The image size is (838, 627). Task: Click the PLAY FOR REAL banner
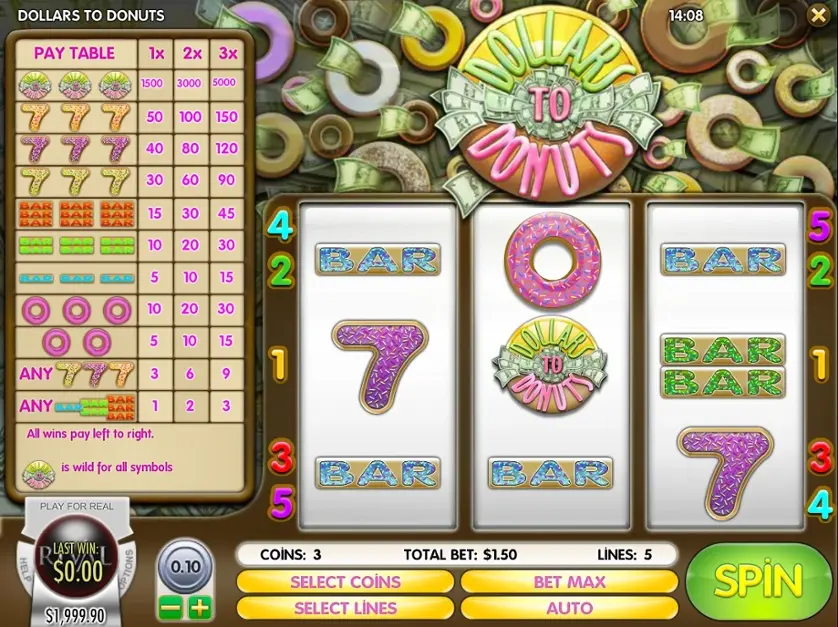click(77, 507)
